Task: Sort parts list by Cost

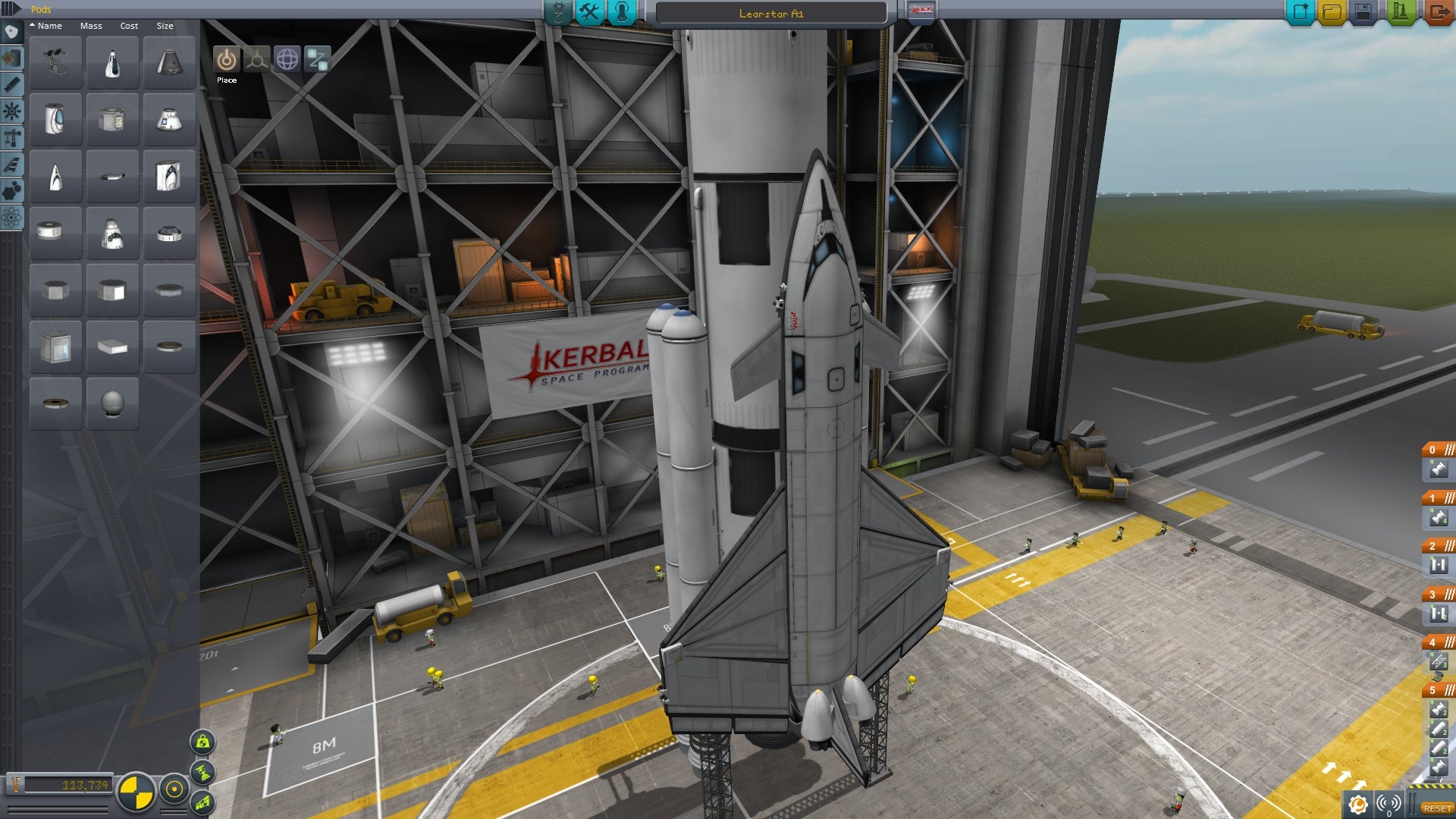Action: 127,26
